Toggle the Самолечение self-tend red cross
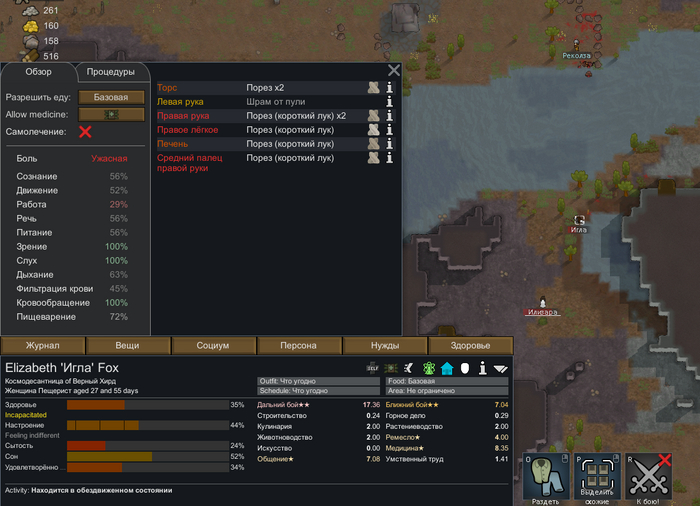This screenshot has height=506, width=700. click(86, 132)
